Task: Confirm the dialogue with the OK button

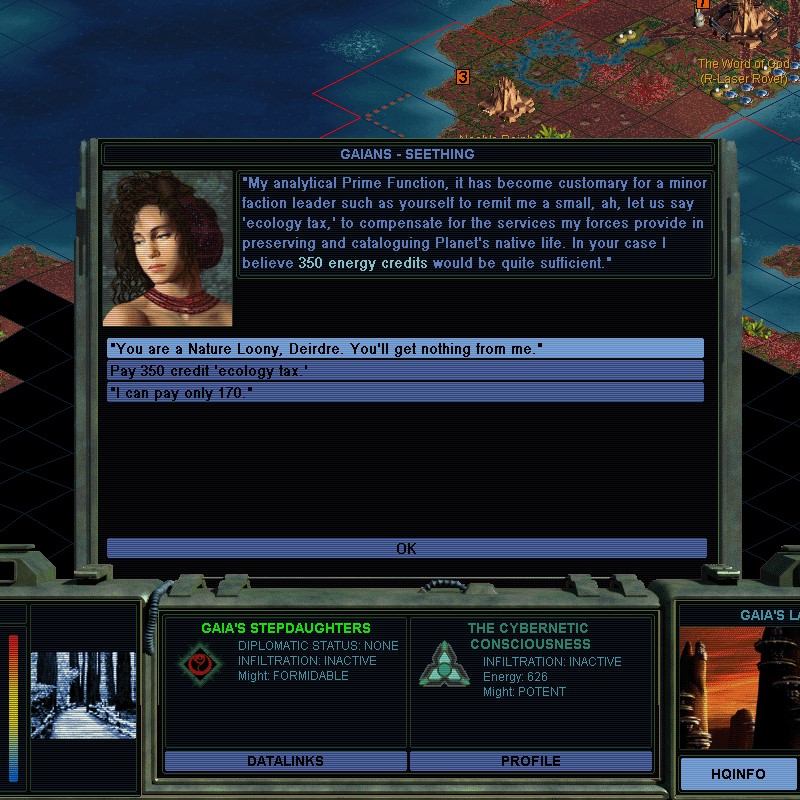Action: [406, 548]
